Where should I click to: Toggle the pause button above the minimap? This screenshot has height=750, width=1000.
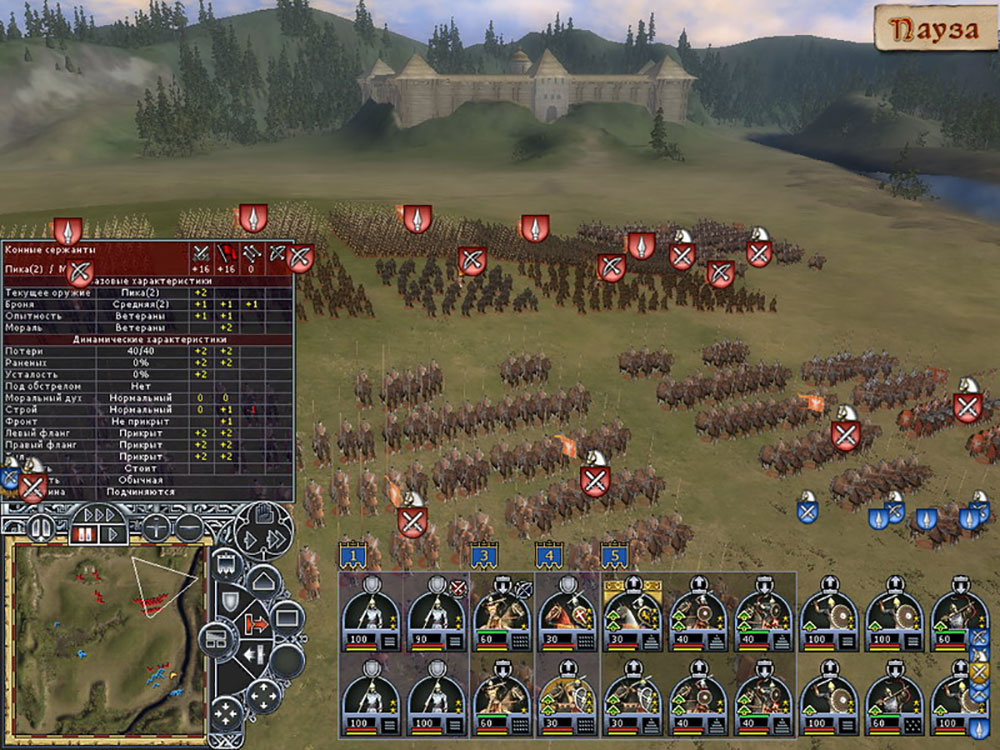pyautogui.click(x=42, y=526)
